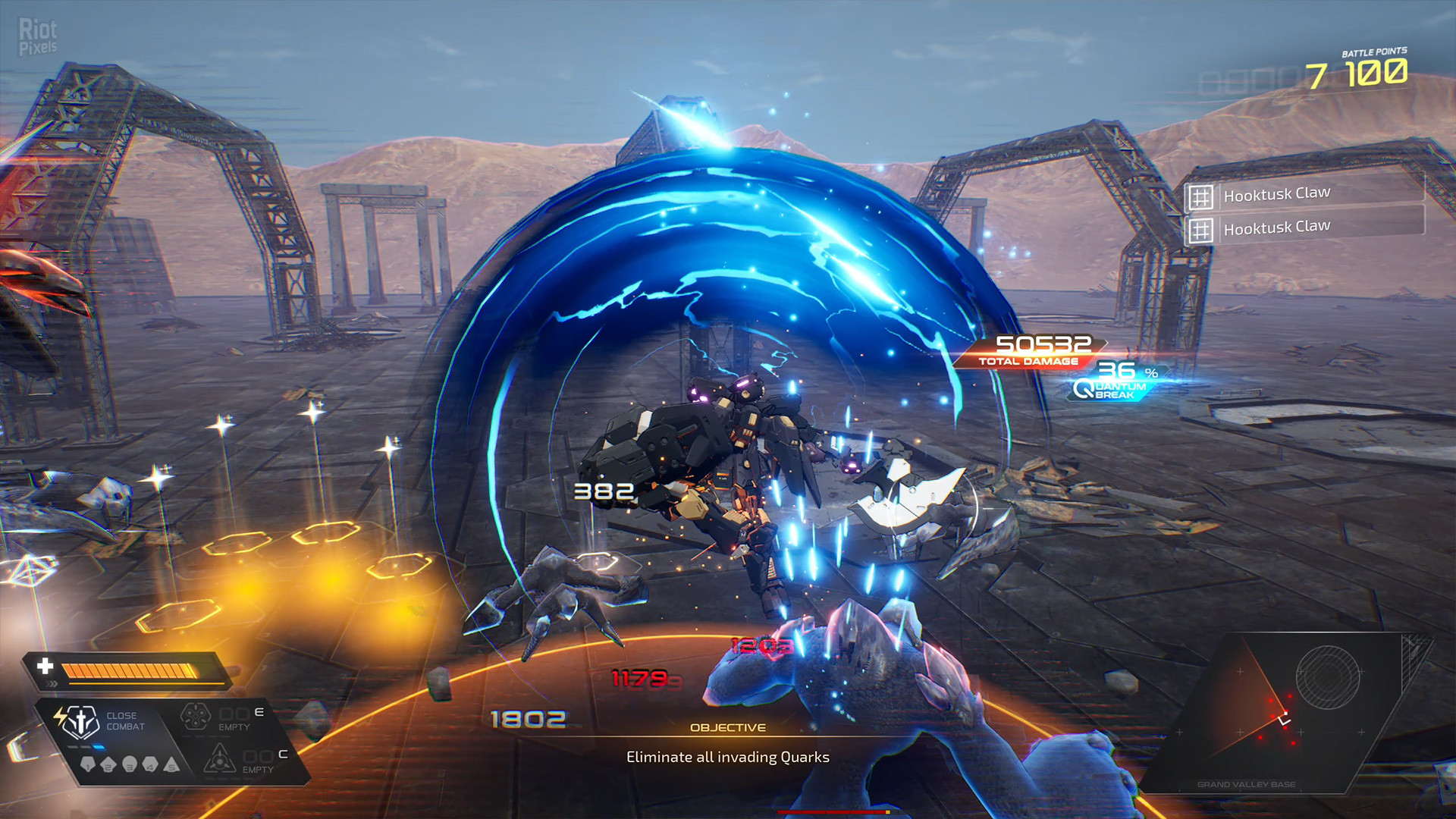Select the empty hexagonal equipment slot
Screen dimensions: 1456x819
(x=195, y=716)
